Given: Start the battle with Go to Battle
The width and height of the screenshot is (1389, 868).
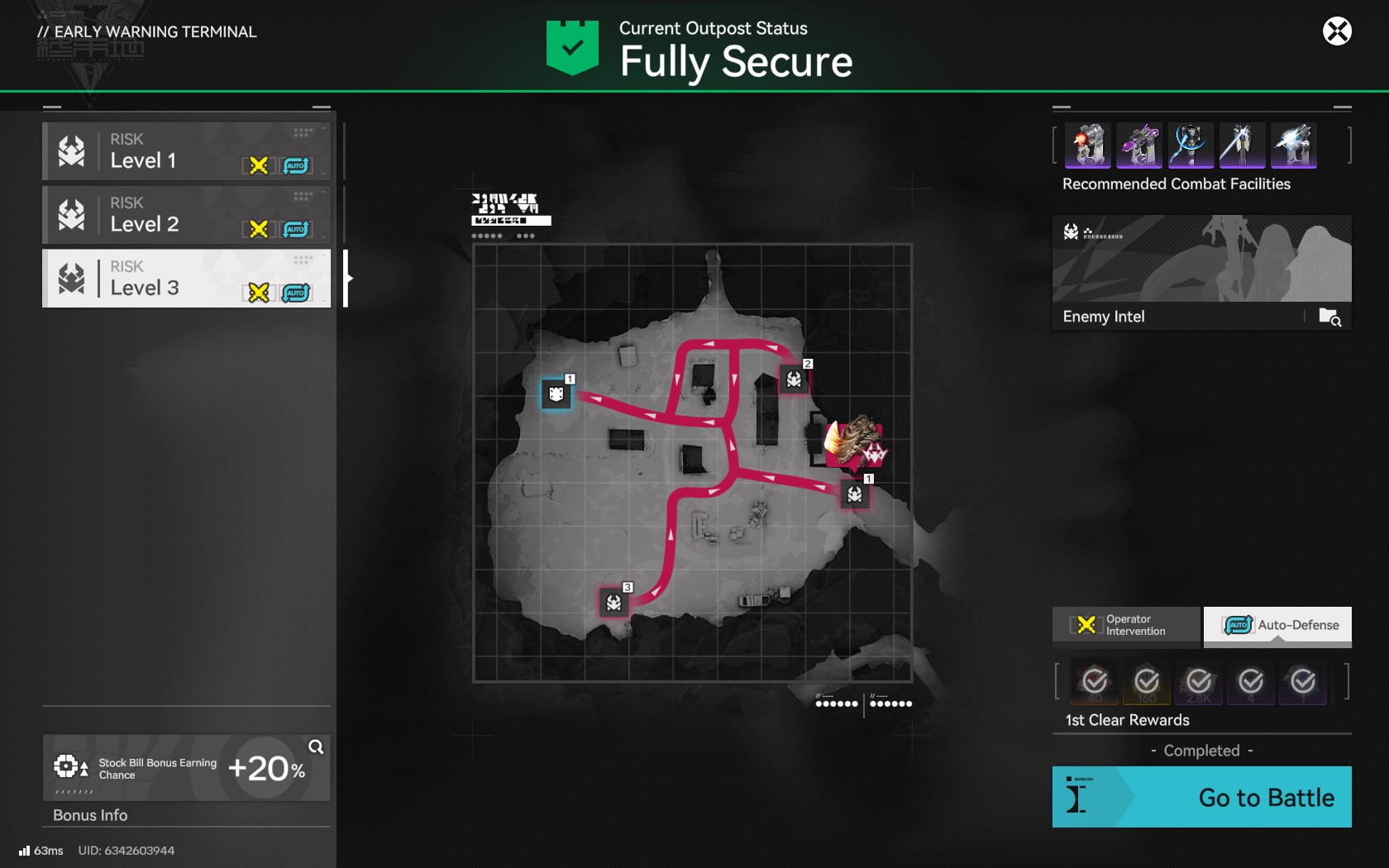Looking at the screenshot, I should tap(1201, 797).
